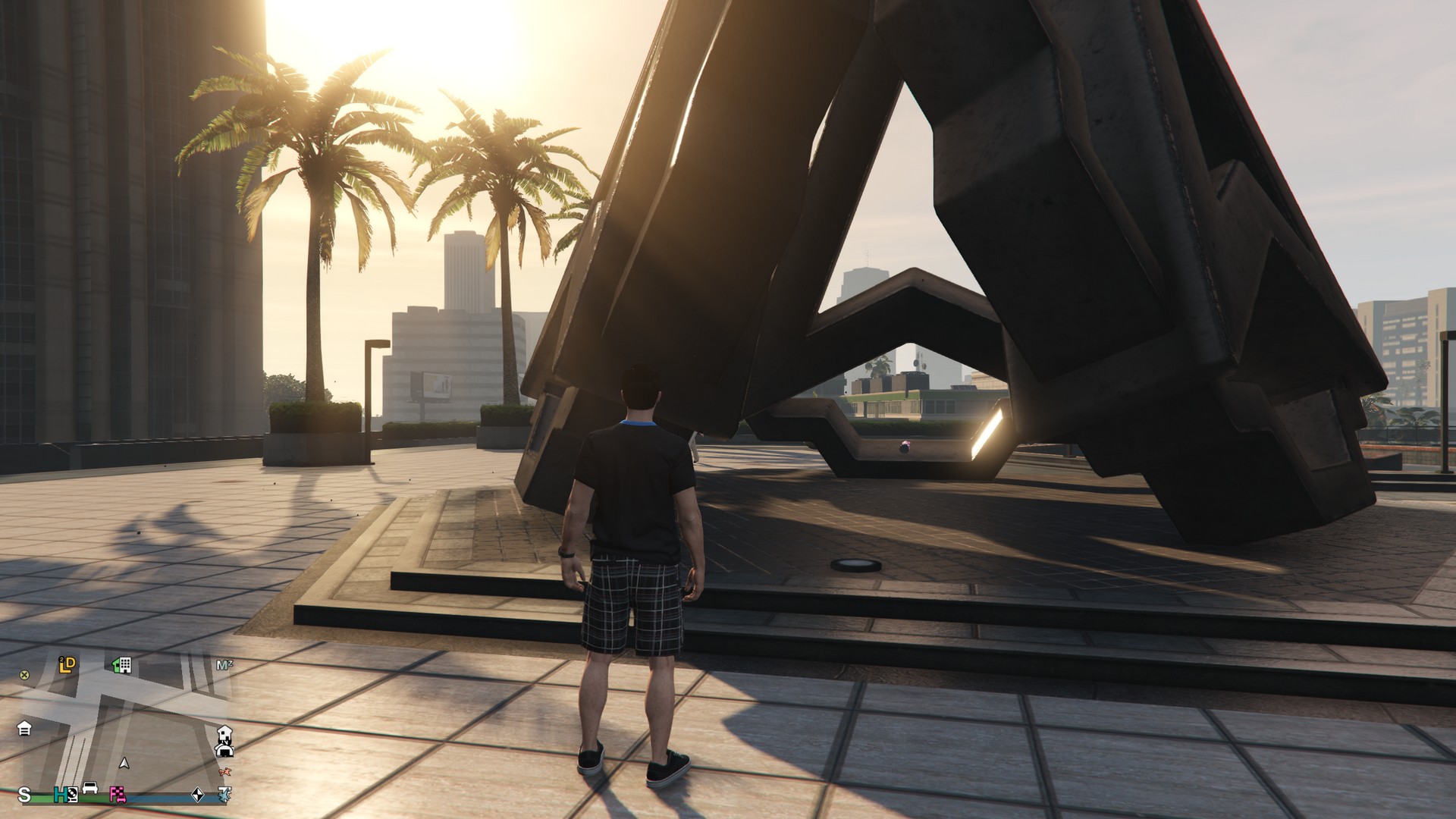Select the orange animal blip near the map edge
The width and height of the screenshot is (1456, 819).
click(x=224, y=773)
